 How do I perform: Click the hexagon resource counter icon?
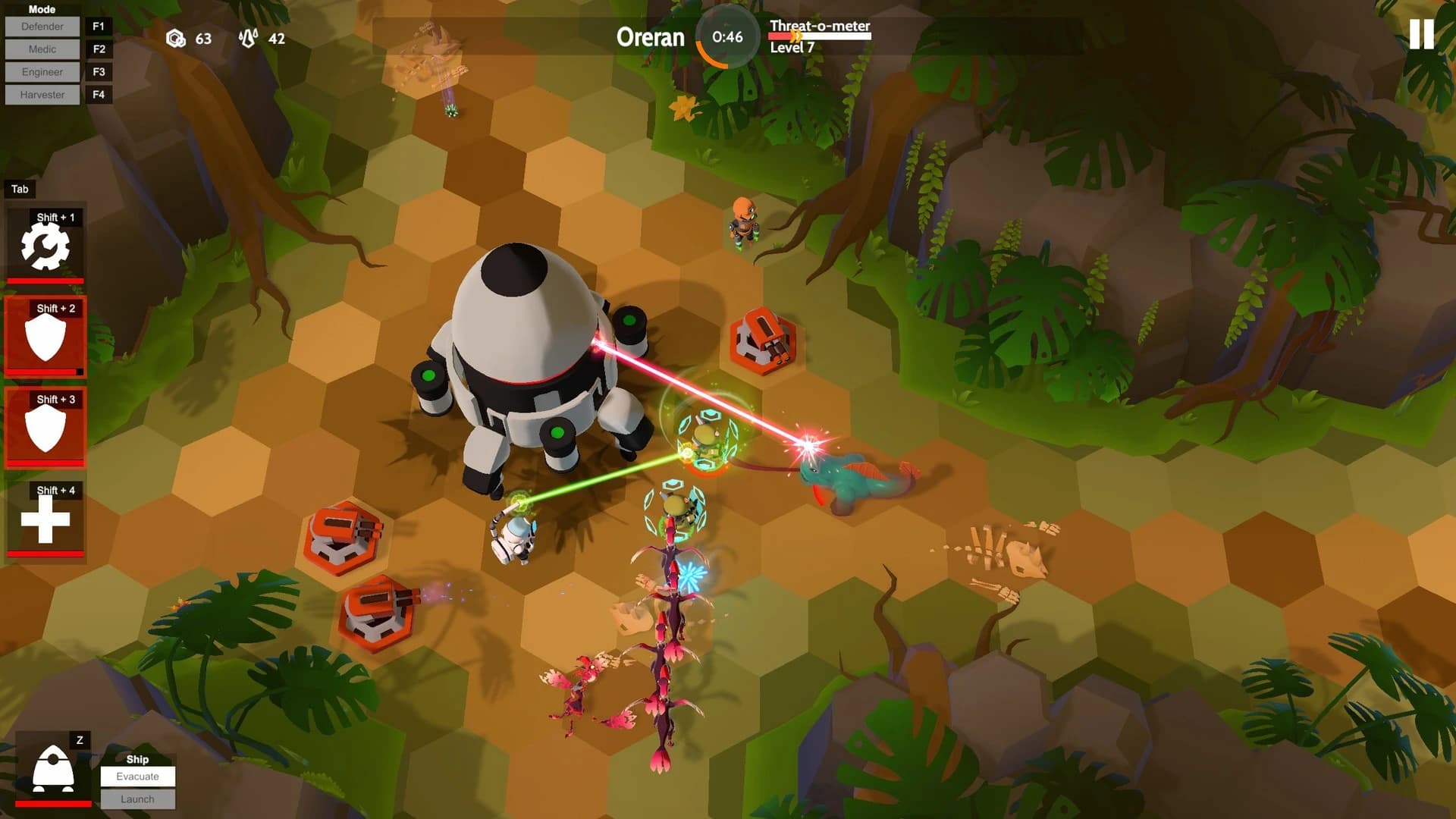[177, 39]
